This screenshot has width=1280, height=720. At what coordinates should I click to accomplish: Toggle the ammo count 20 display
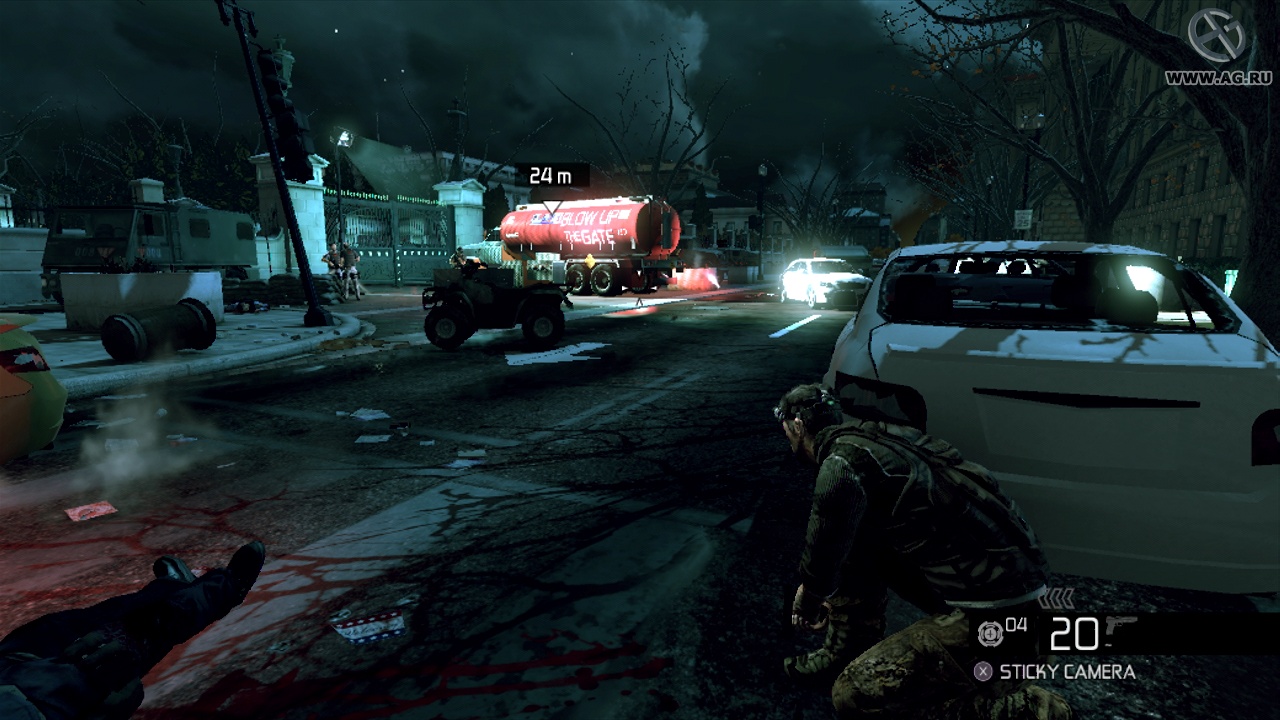tap(1074, 634)
